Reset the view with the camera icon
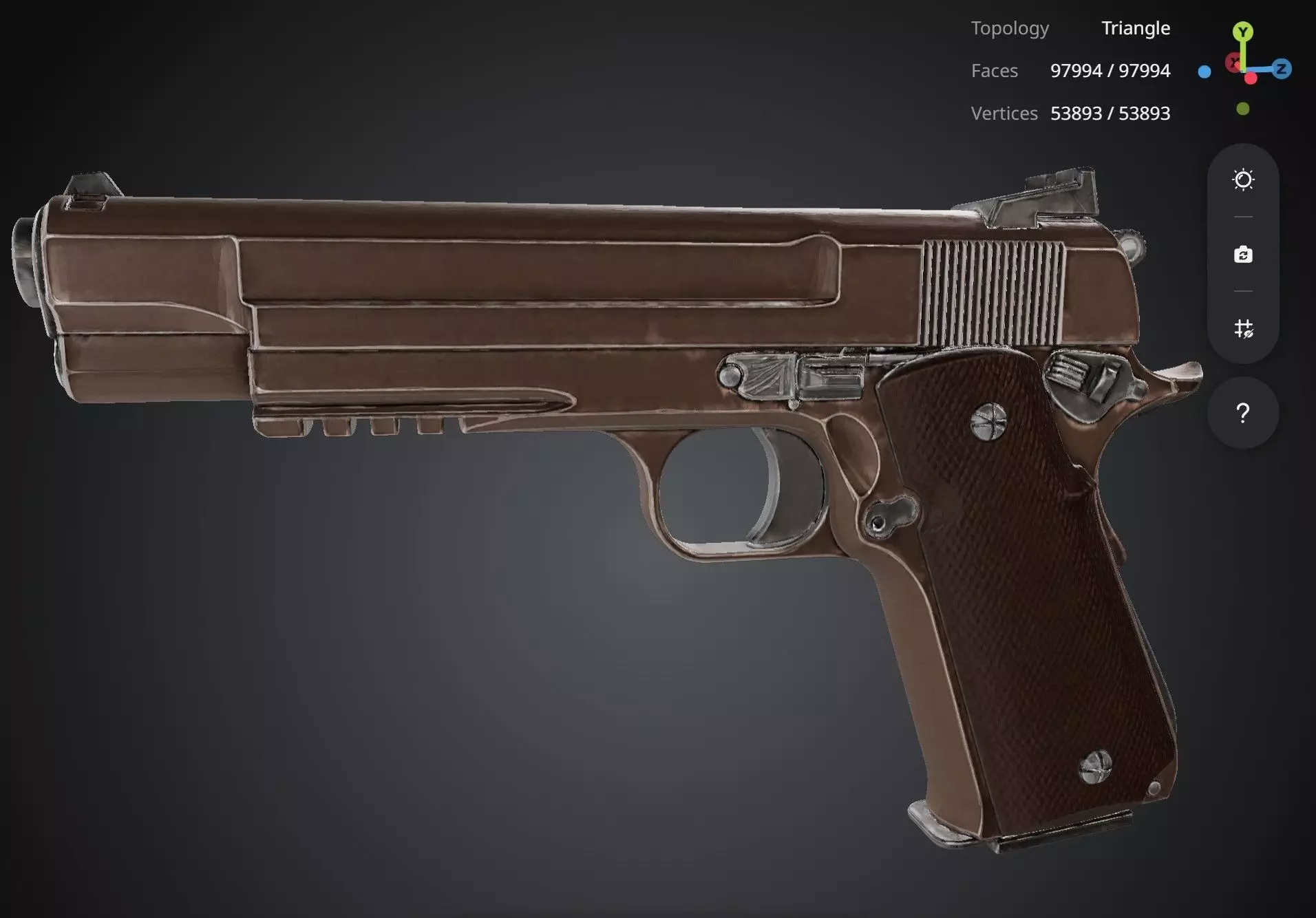The width and height of the screenshot is (1316, 918). [1243, 255]
